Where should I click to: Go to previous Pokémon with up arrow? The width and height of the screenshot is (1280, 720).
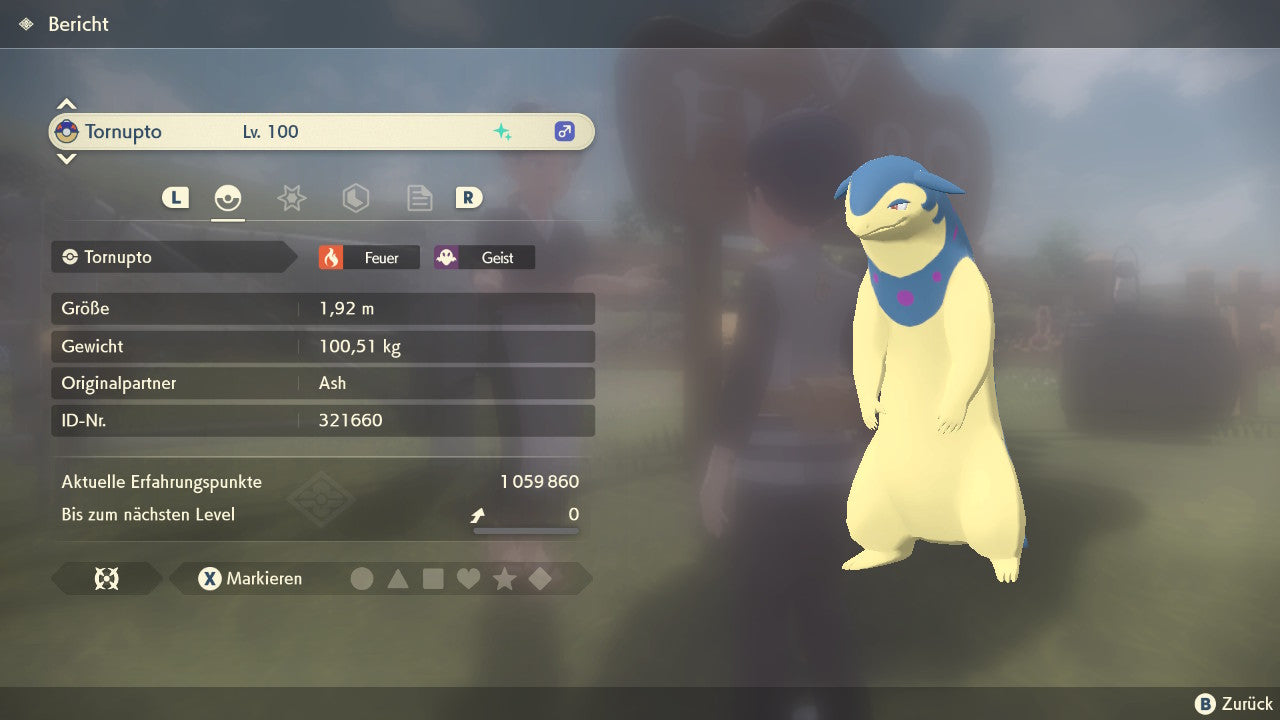[x=66, y=104]
